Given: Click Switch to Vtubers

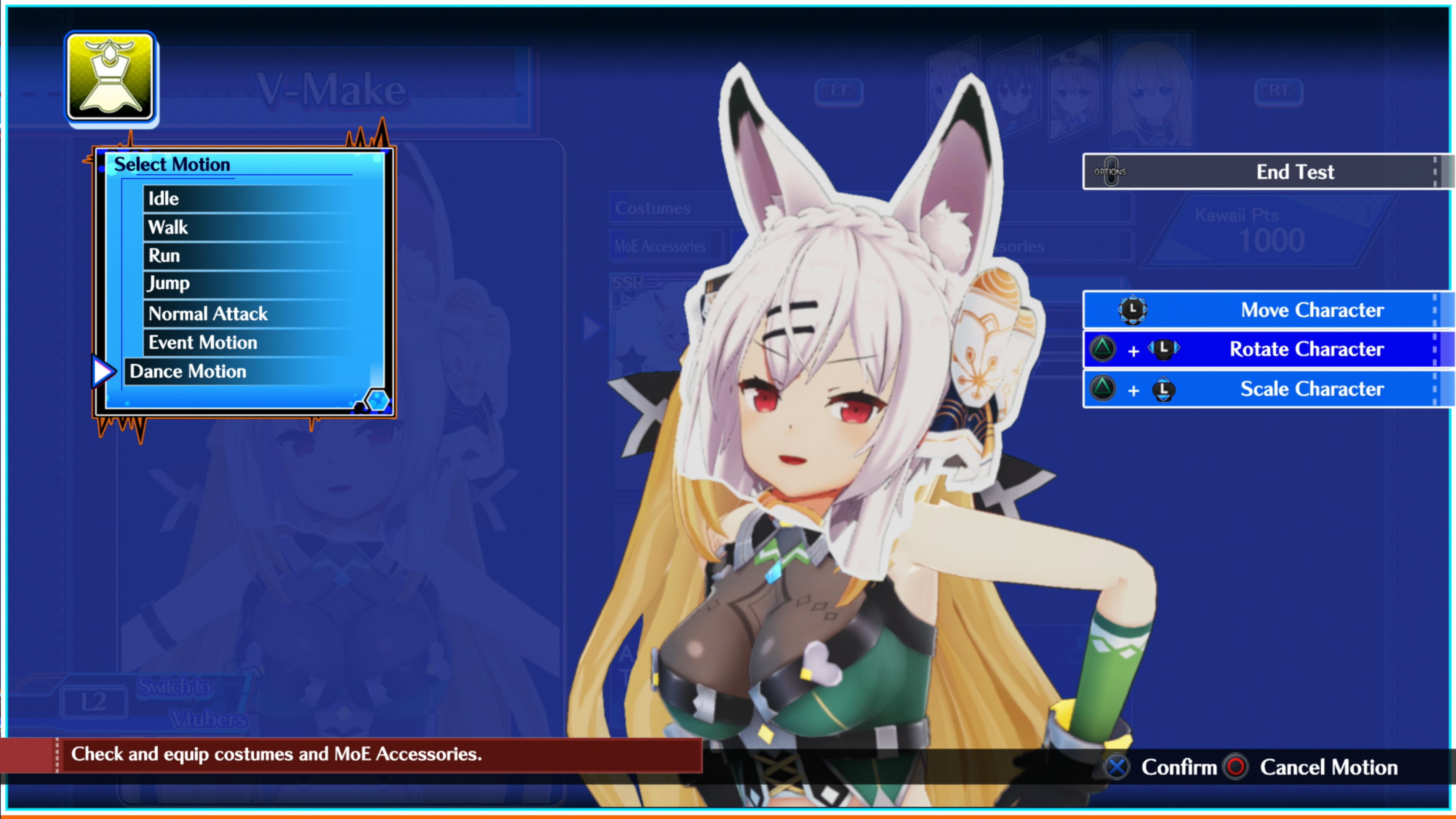Looking at the screenshot, I should (193, 703).
